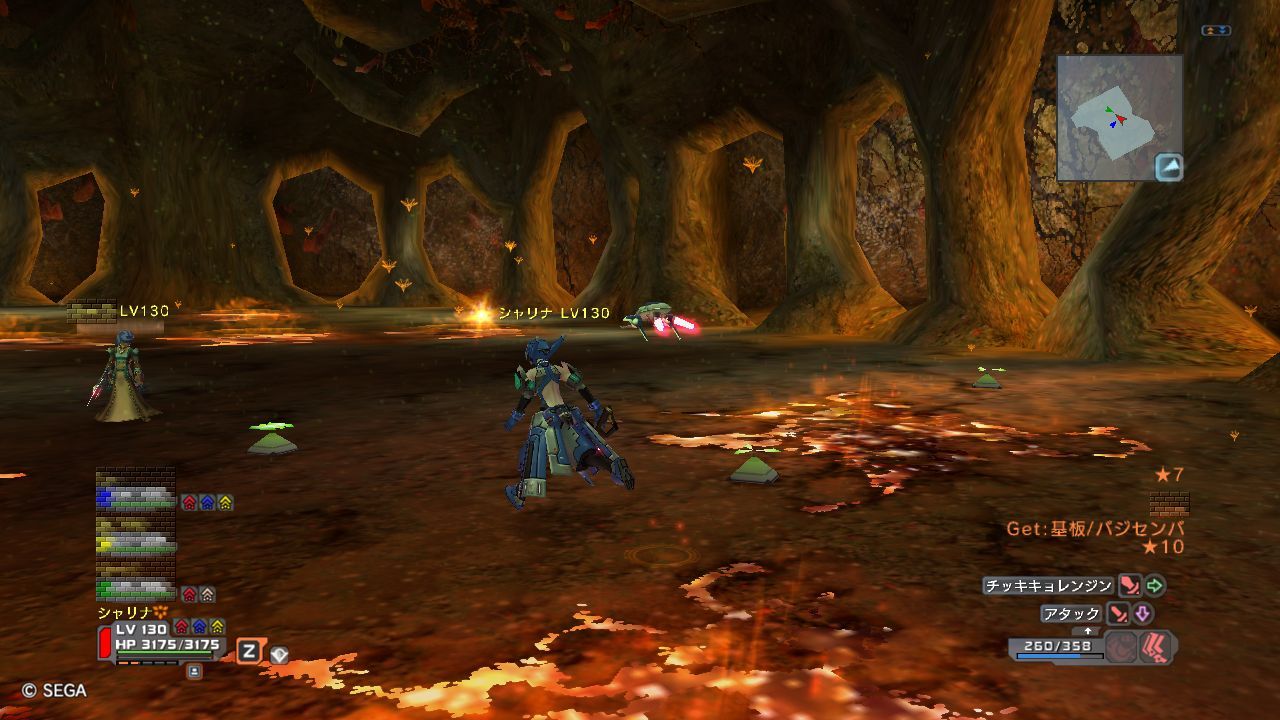
Task: Select the yellow party member row
Action: pos(136,543)
